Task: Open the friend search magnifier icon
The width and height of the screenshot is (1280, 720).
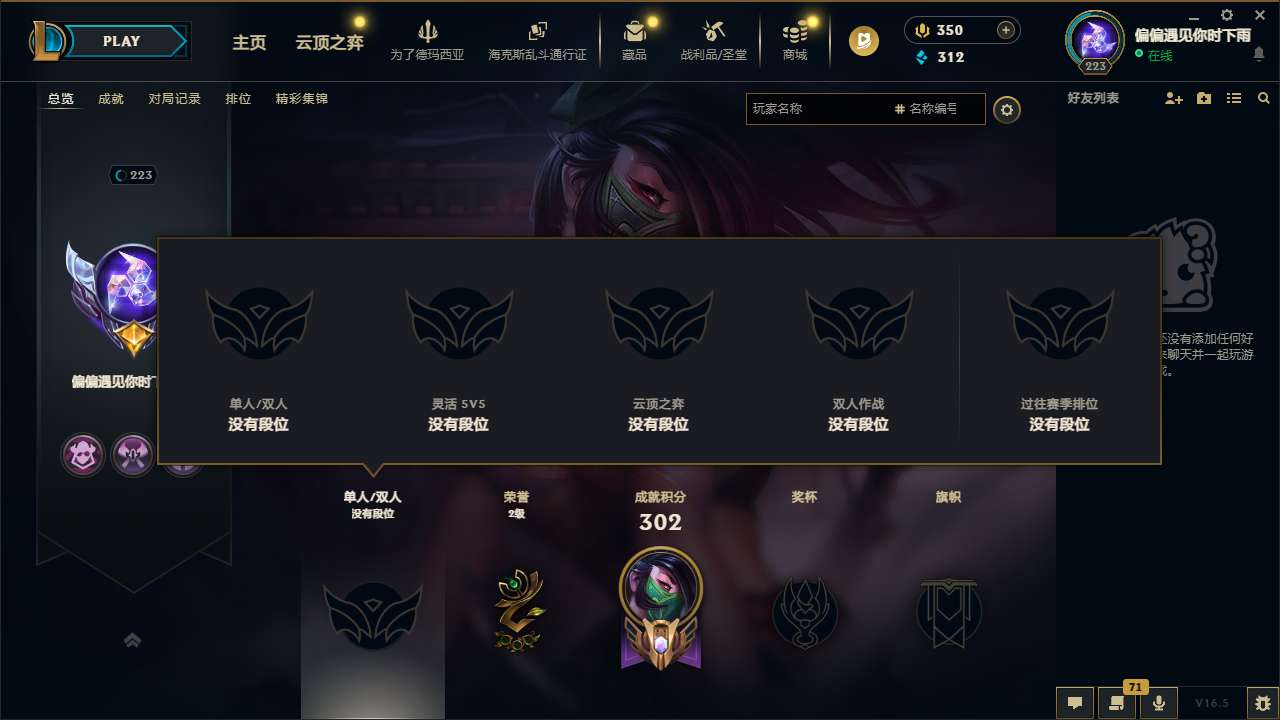Action: click(1263, 98)
